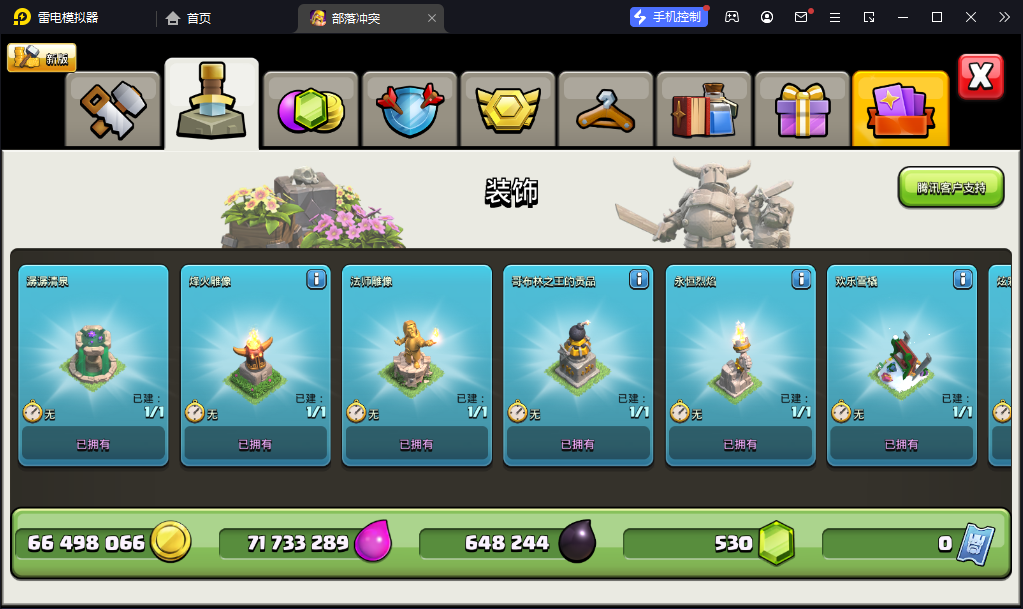The image size is (1023, 609).
Task: Switch to the book and potion tab
Action: click(703, 110)
